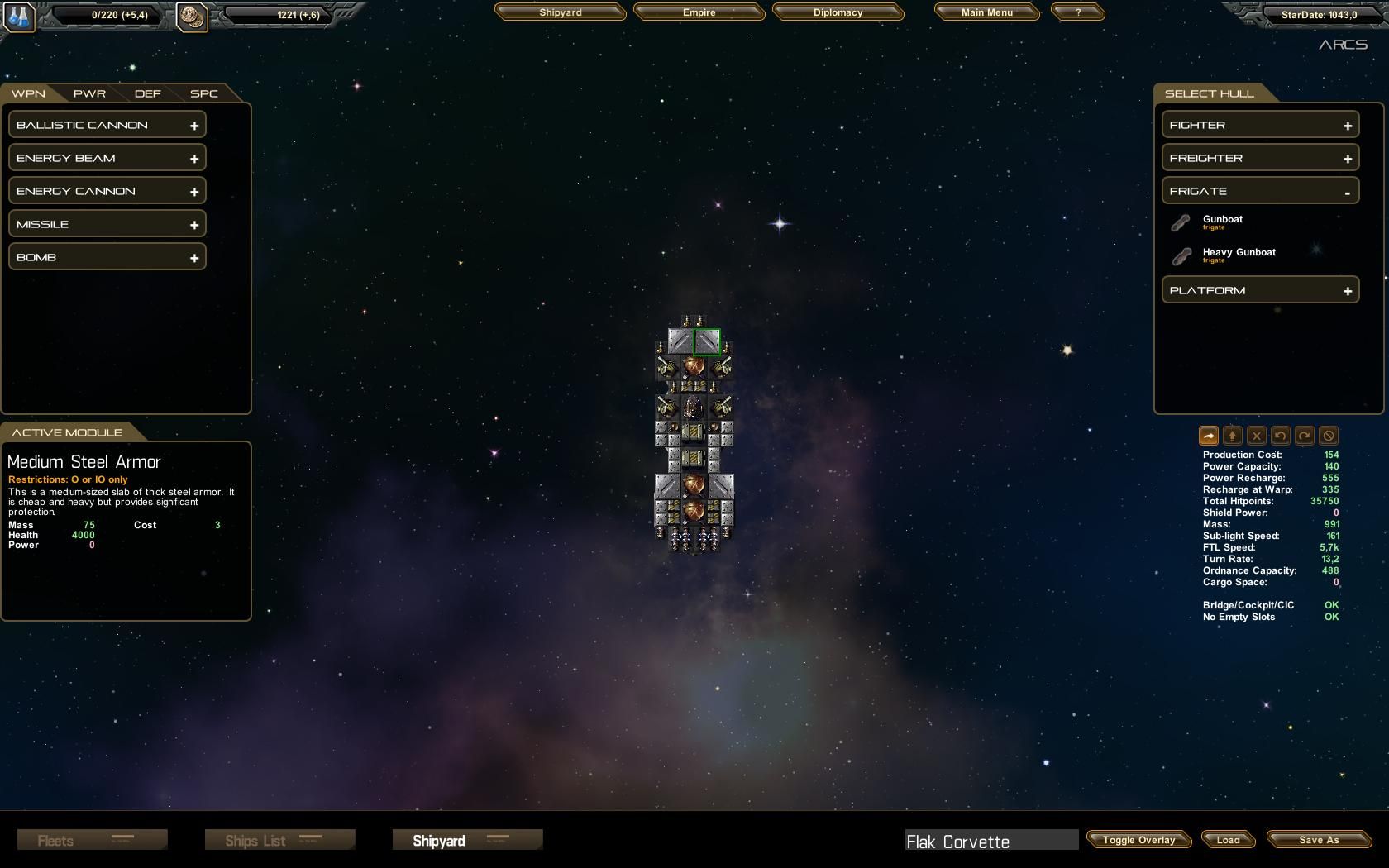Switch to the SPC module tab
This screenshot has width=1389, height=868.
click(203, 93)
